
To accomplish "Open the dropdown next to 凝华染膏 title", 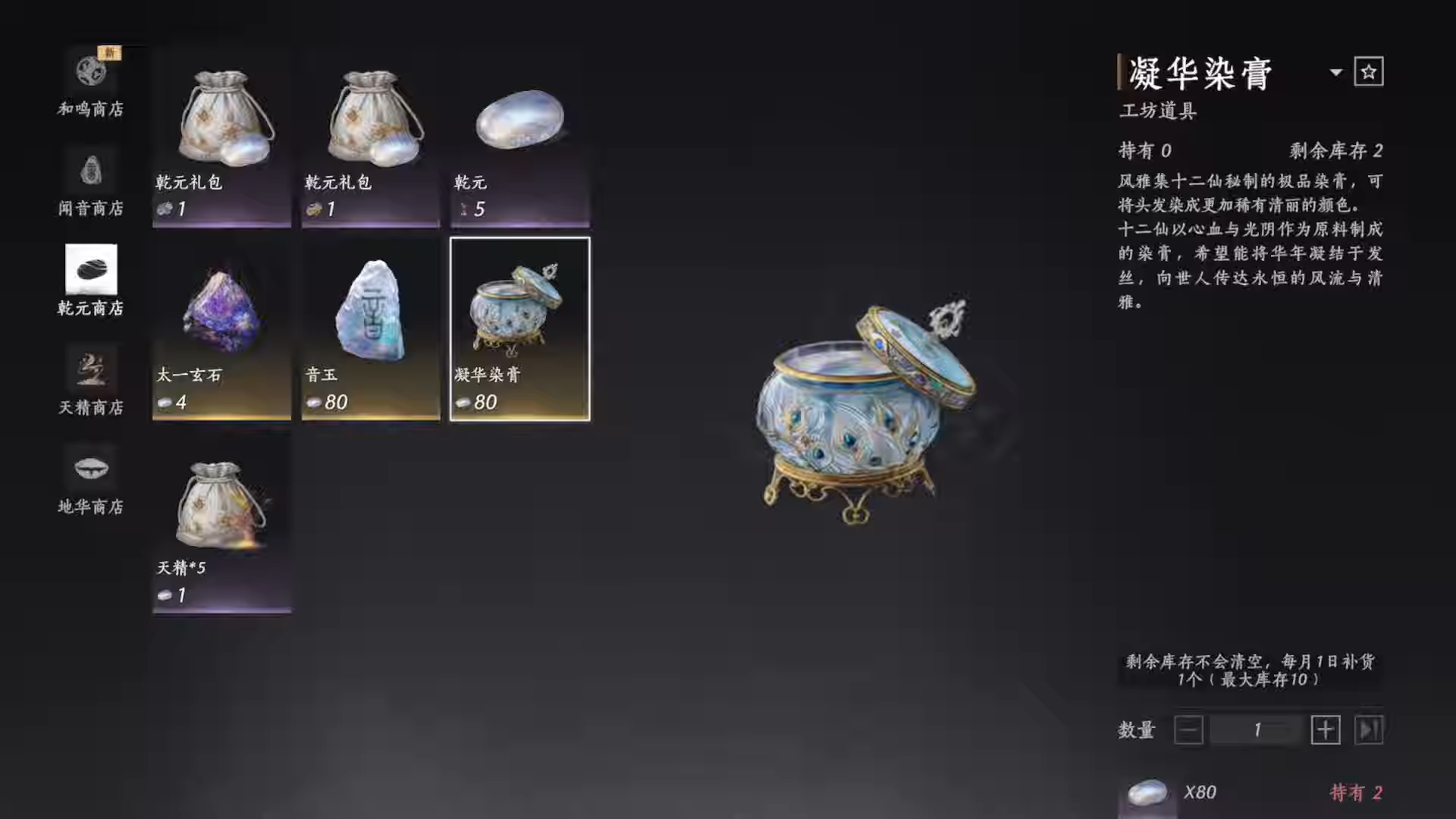I will coord(1335,72).
